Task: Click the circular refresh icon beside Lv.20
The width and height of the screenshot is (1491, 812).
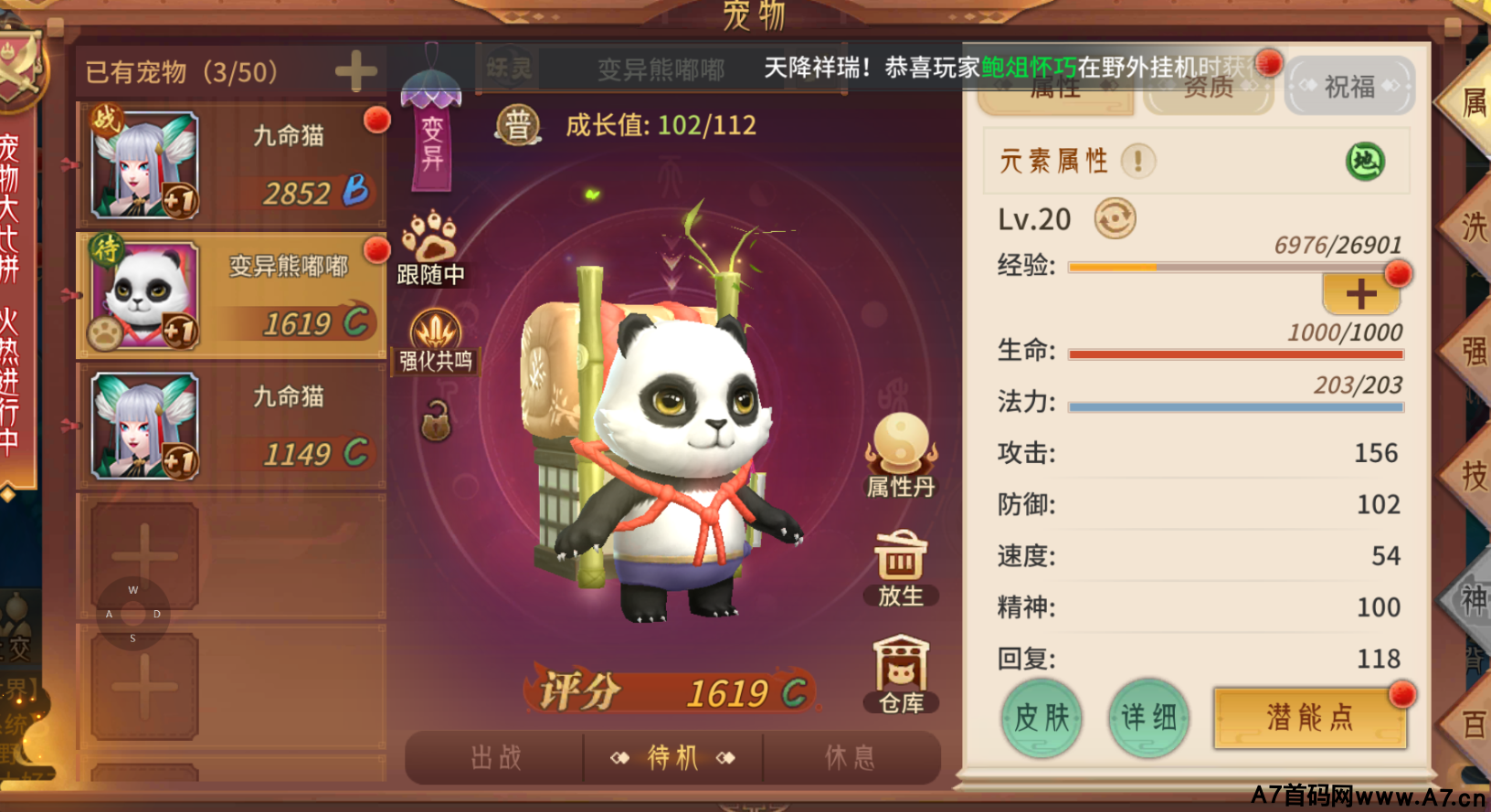Action: 1115,219
